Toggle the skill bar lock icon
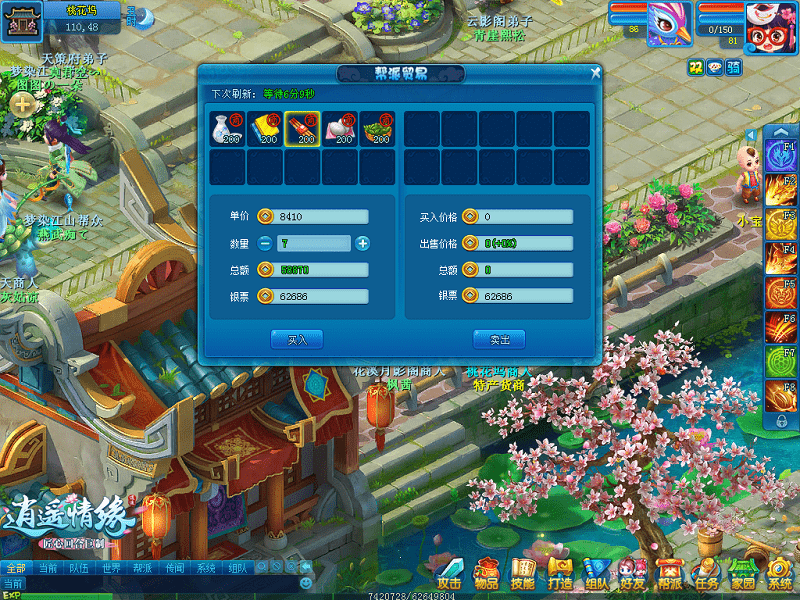Viewport: 800px width, 600px height. tap(781, 422)
